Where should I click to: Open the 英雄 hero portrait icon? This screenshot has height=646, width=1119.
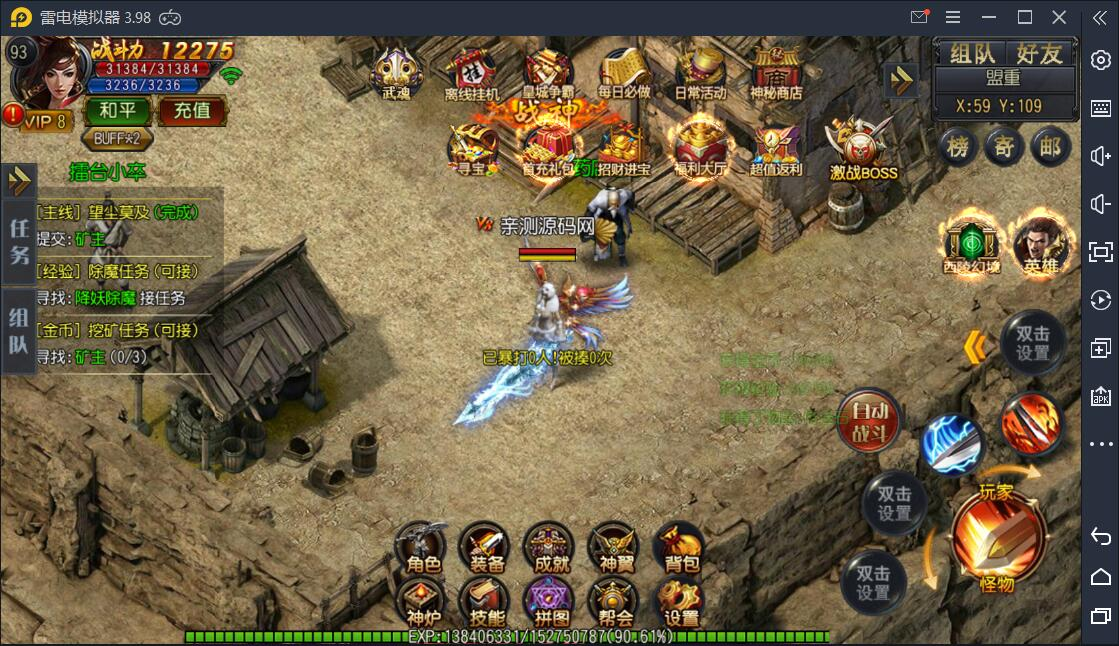point(1042,246)
